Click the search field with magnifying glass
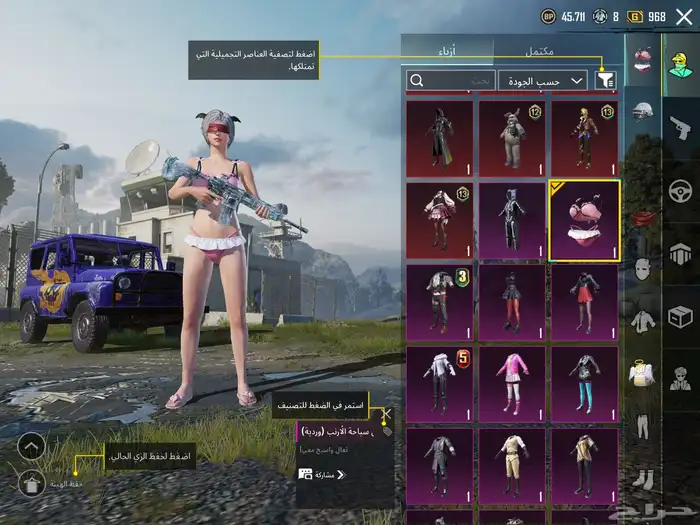 point(450,80)
